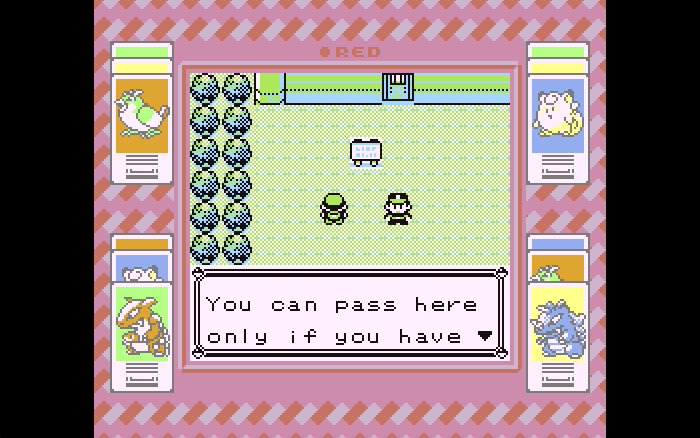Advance dialogue with the down arrow
Screen dimensions: 700x438
point(485,336)
